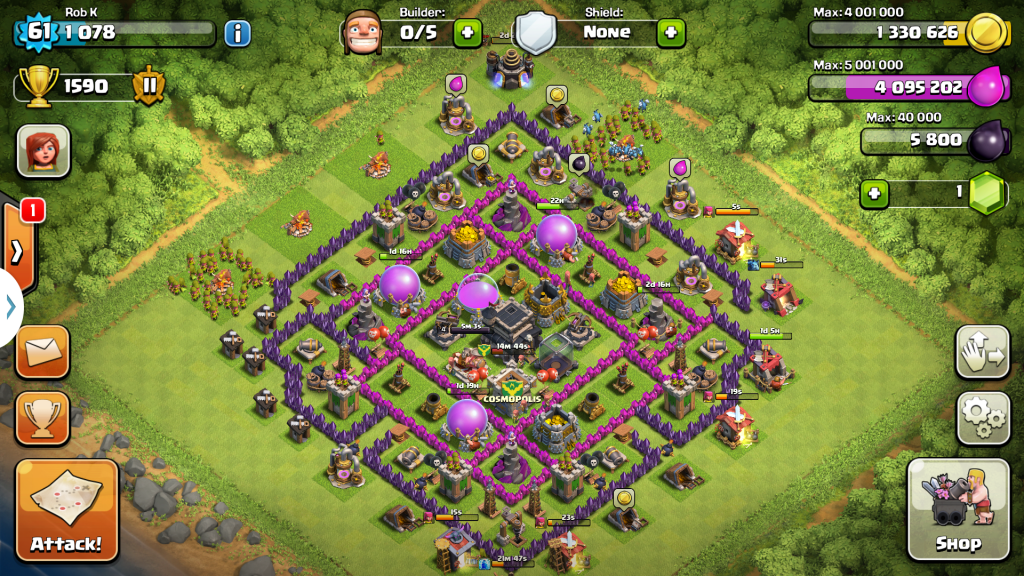Tap the level 61 experience badge
The image size is (1024, 576).
tap(38, 32)
